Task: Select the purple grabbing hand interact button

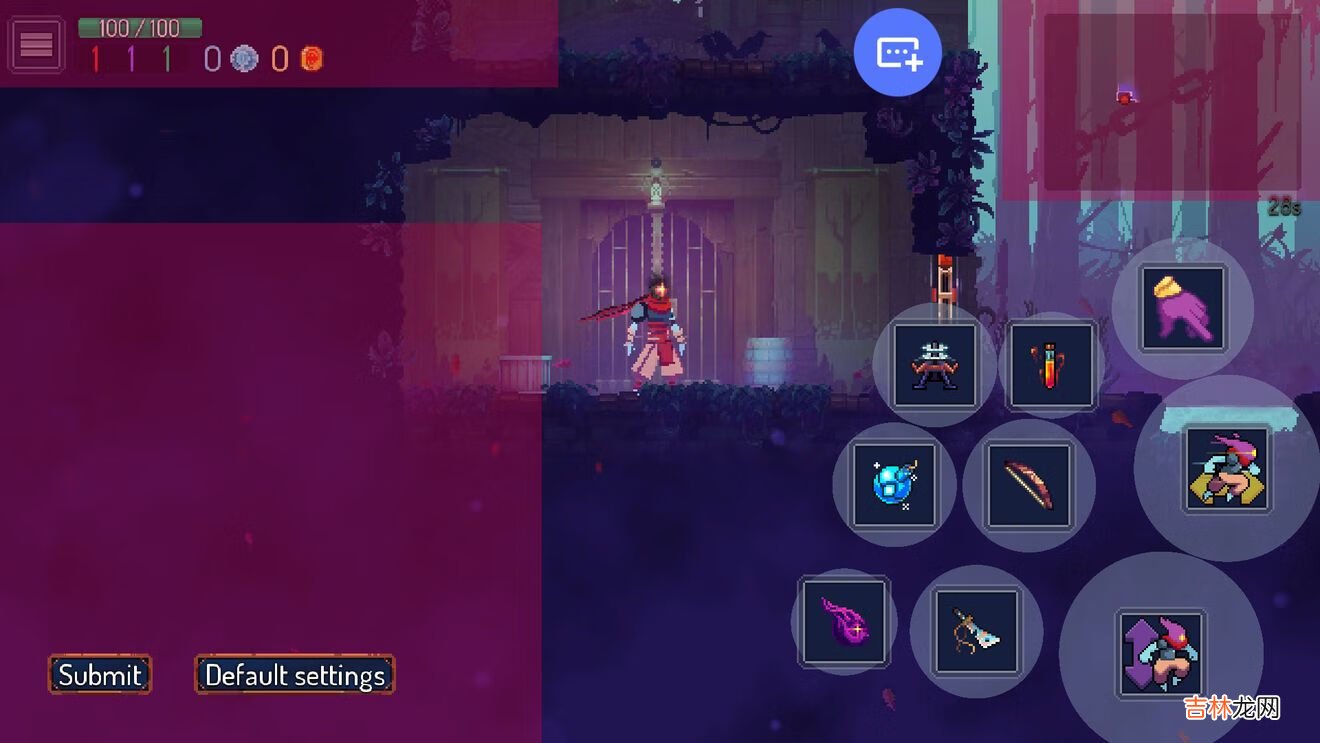Action: pos(1183,308)
